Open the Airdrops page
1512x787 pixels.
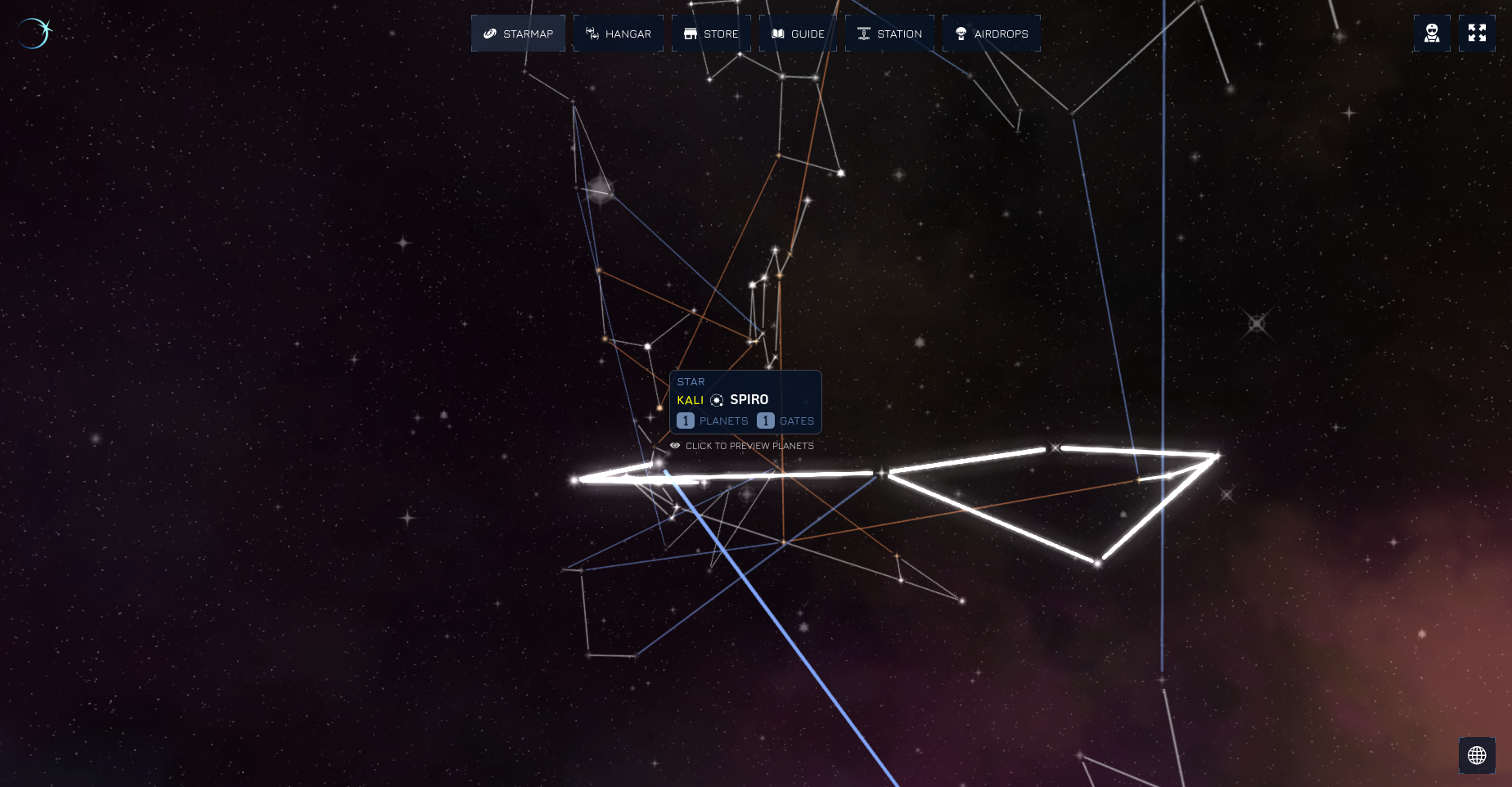tap(992, 34)
